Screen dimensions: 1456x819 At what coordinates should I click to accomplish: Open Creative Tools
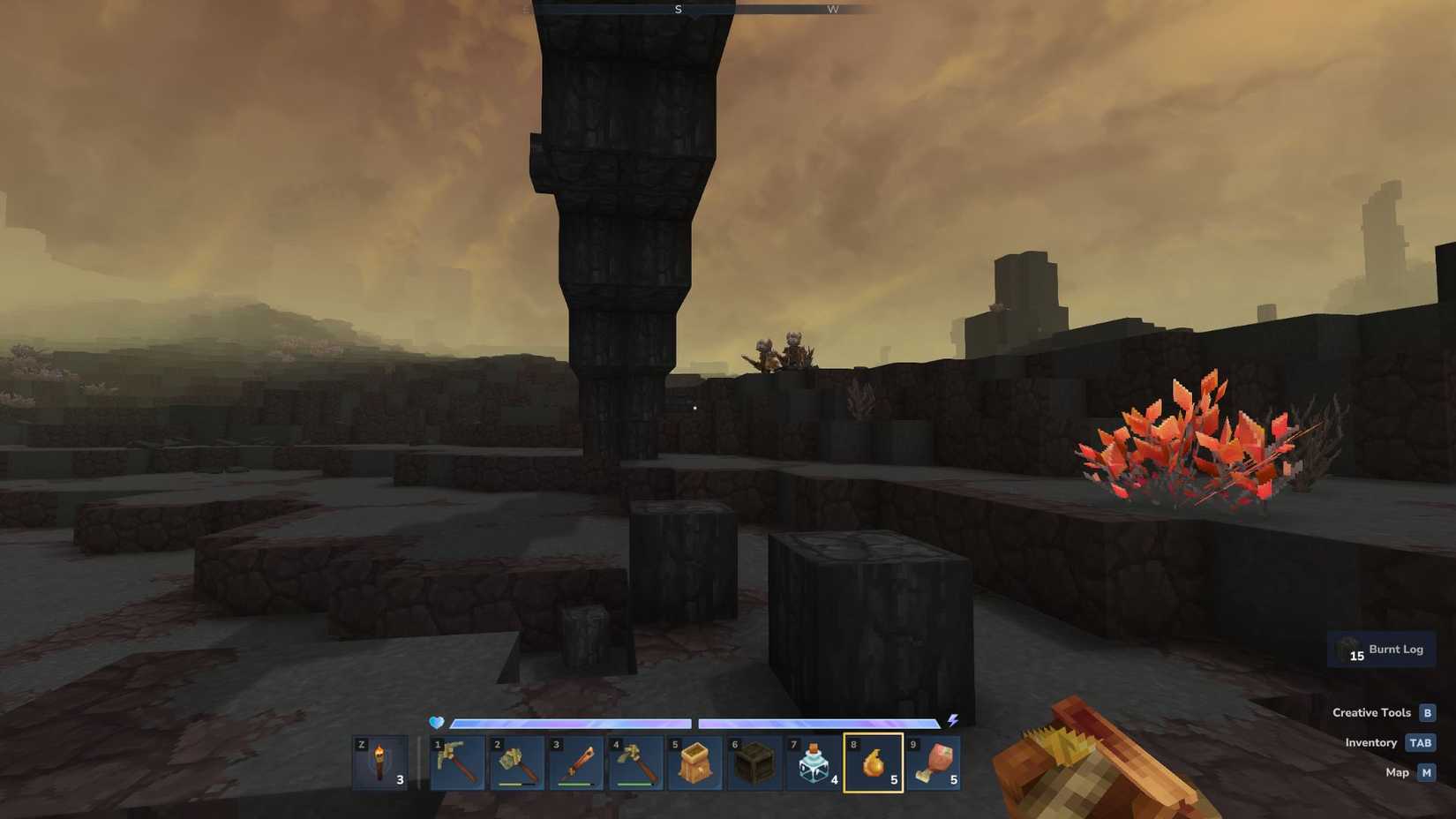[x=1373, y=712]
